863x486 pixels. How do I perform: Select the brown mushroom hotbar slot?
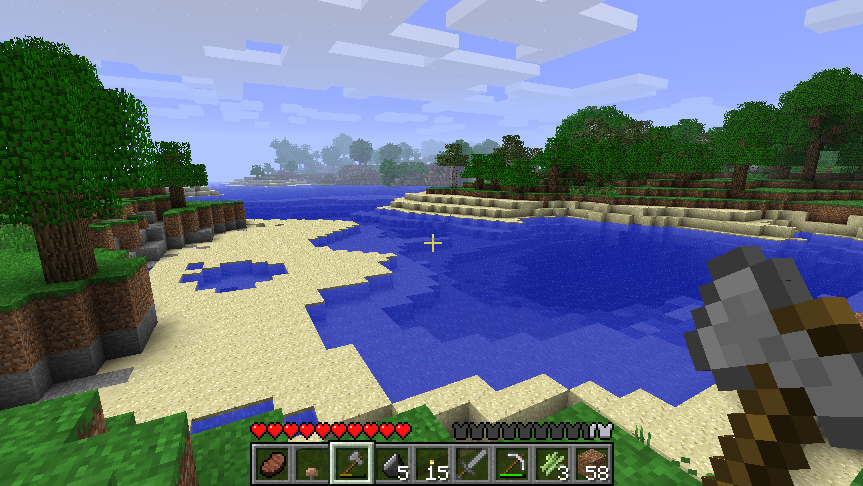[x=312, y=463]
